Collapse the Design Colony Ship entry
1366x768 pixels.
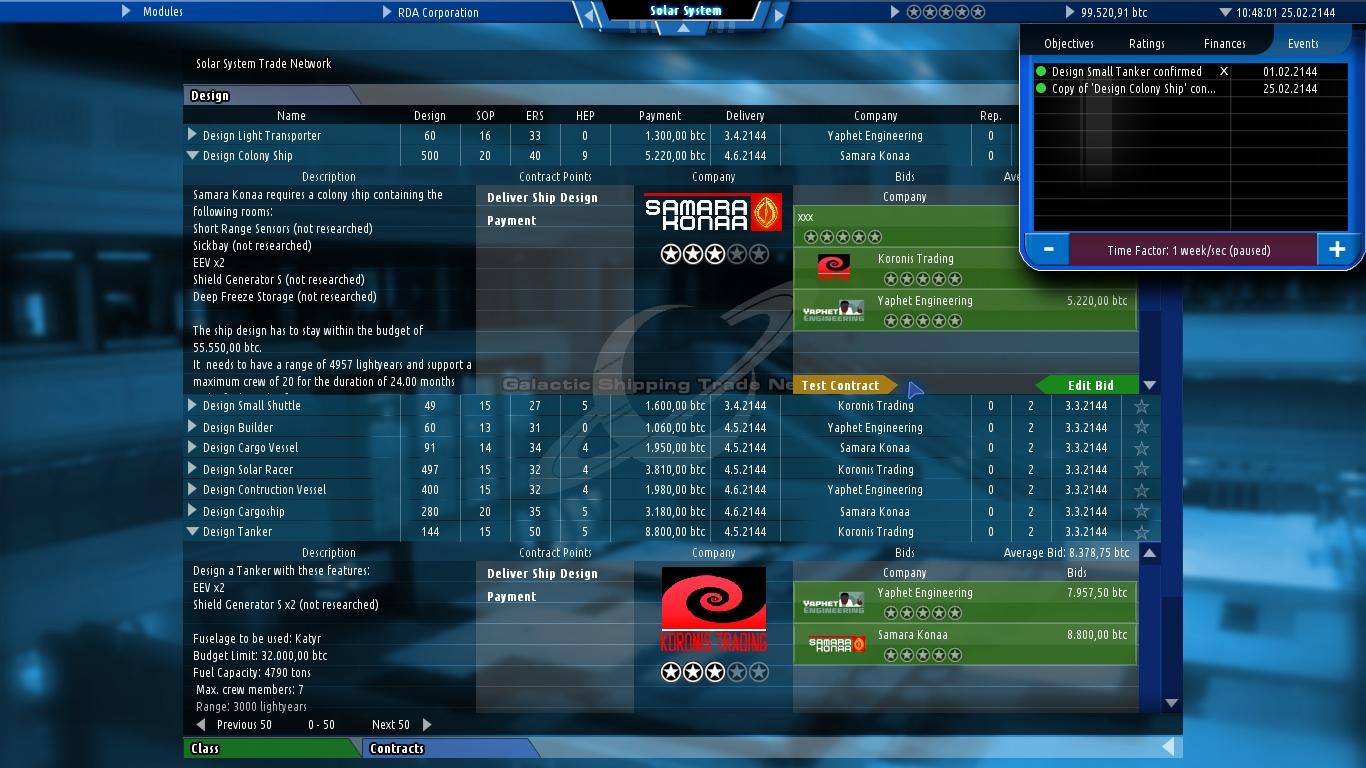[191, 156]
